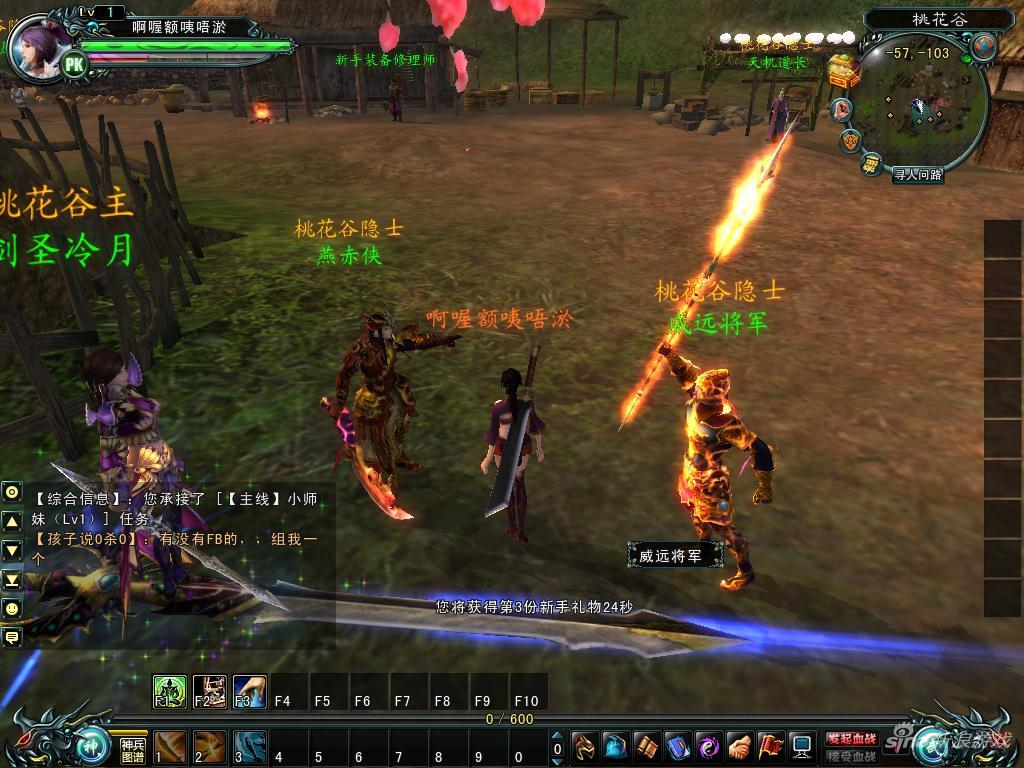Click the fist icon beside the minimap
This screenshot has height=768, width=1024.
(x=843, y=108)
